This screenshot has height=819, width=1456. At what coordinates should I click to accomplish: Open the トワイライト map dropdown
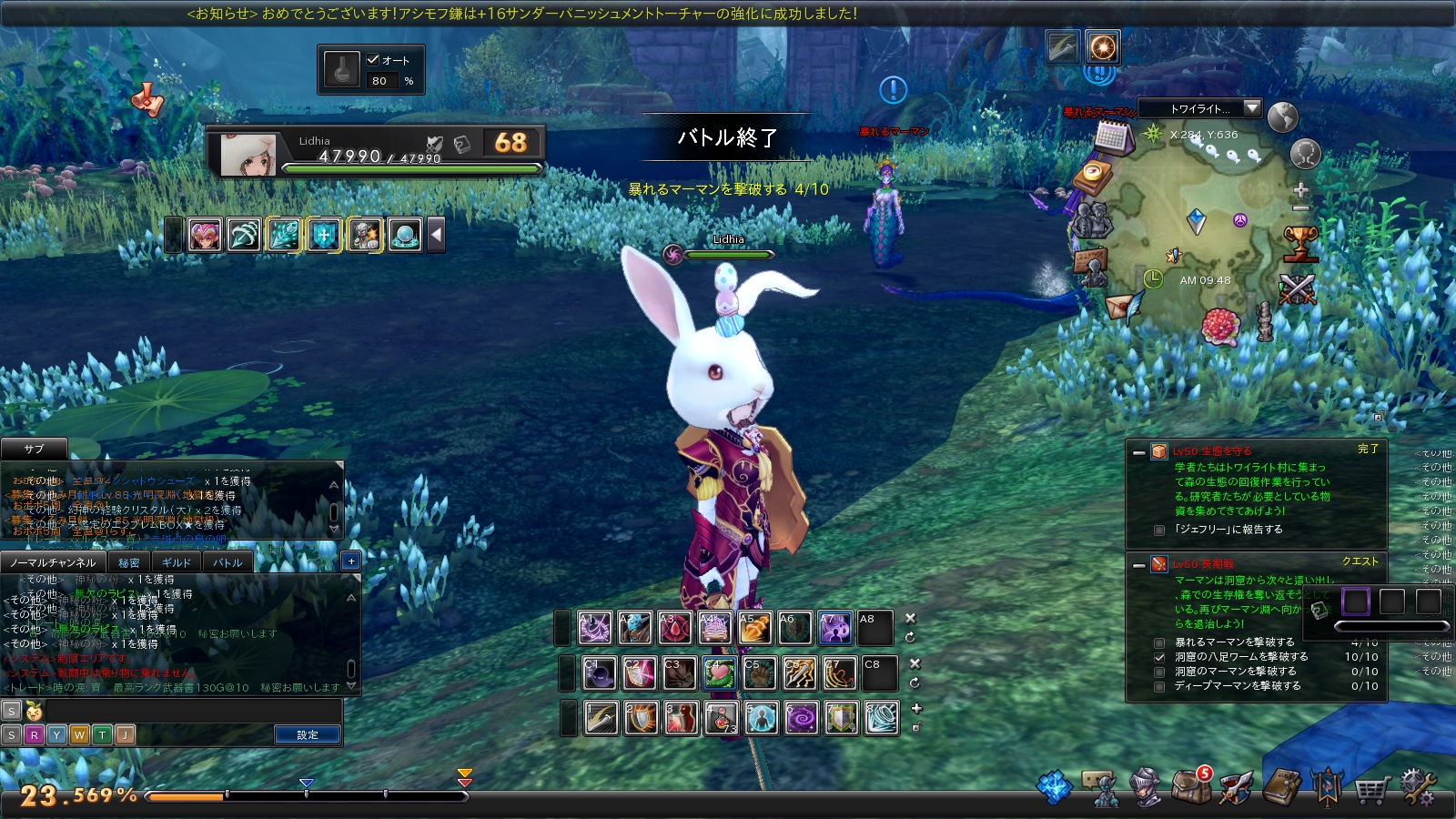click(x=1252, y=108)
